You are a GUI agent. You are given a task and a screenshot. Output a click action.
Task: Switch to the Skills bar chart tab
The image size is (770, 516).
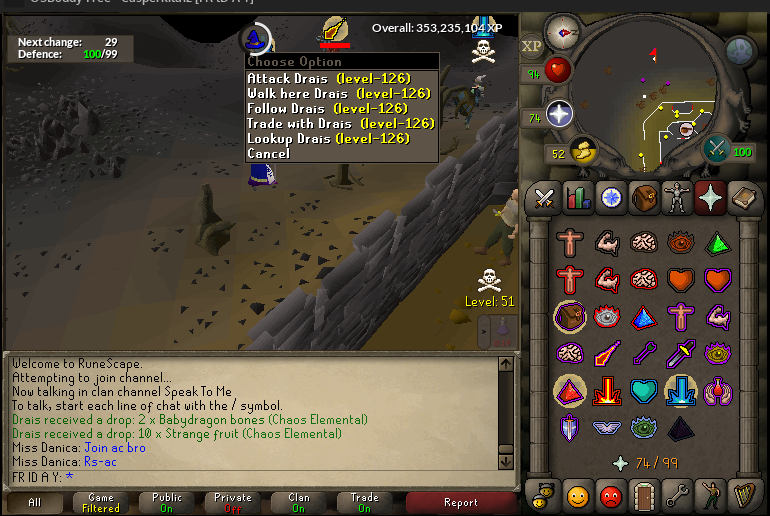point(578,197)
